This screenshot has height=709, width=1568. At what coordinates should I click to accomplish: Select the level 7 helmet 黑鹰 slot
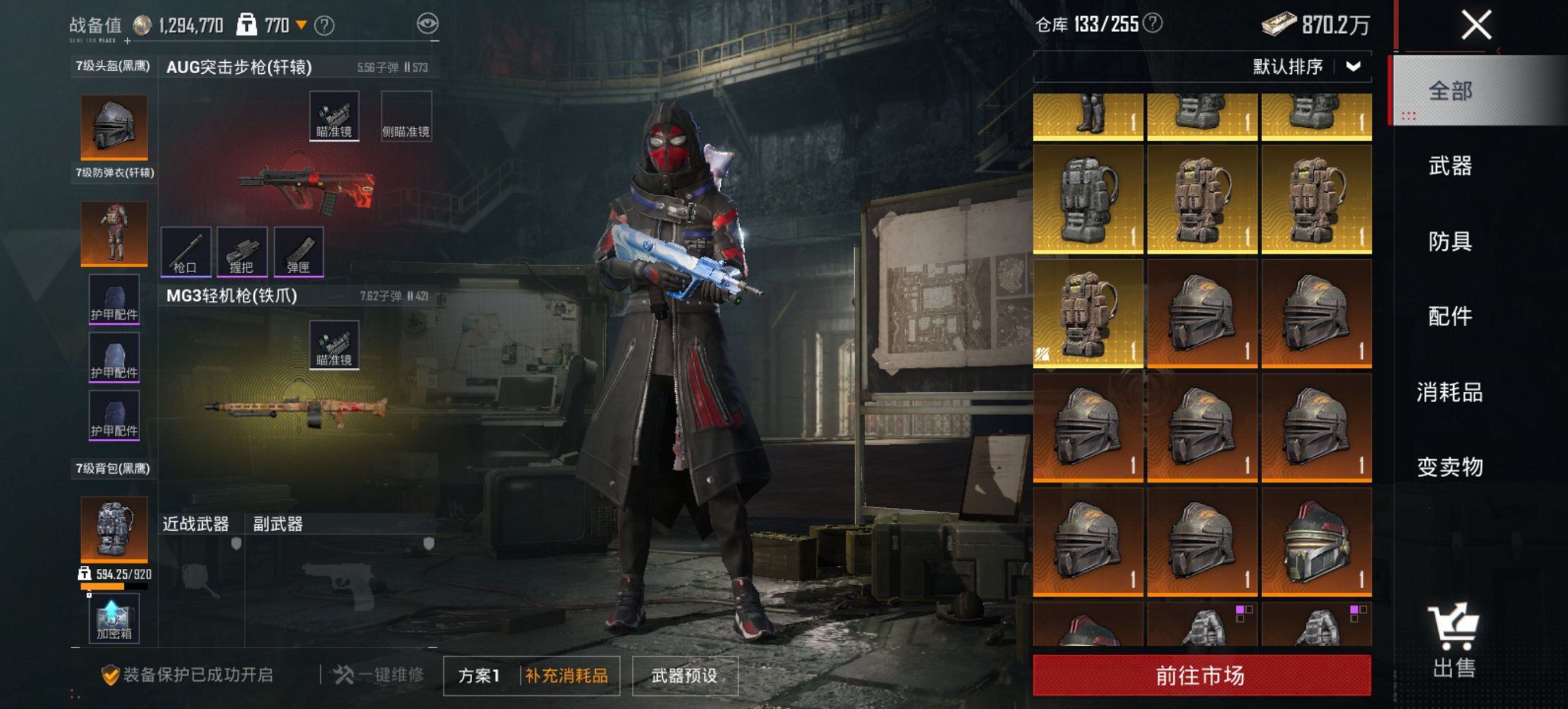tap(113, 124)
